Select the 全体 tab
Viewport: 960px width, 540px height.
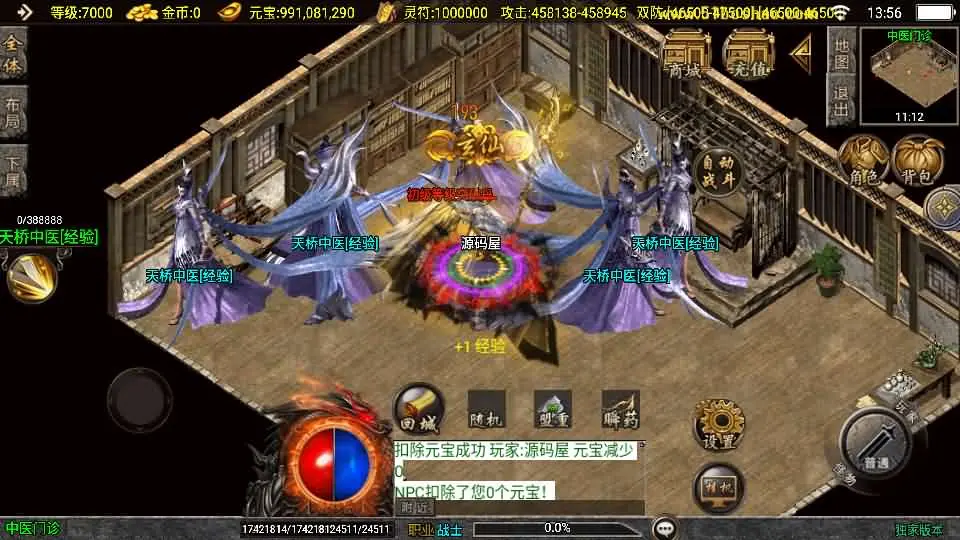point(13,53)
